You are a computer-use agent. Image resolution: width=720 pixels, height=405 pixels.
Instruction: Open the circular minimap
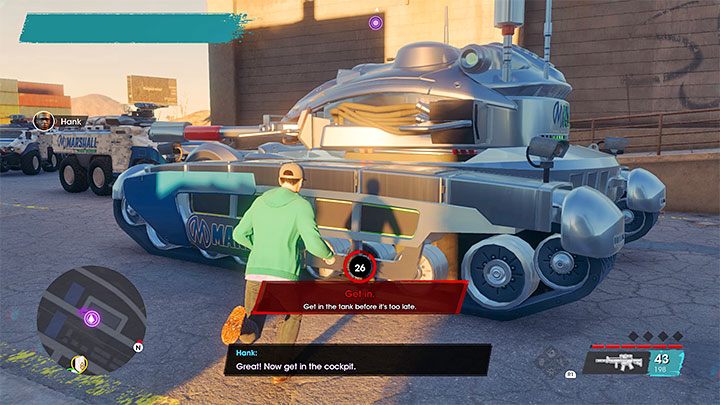(x=91, y=319)
